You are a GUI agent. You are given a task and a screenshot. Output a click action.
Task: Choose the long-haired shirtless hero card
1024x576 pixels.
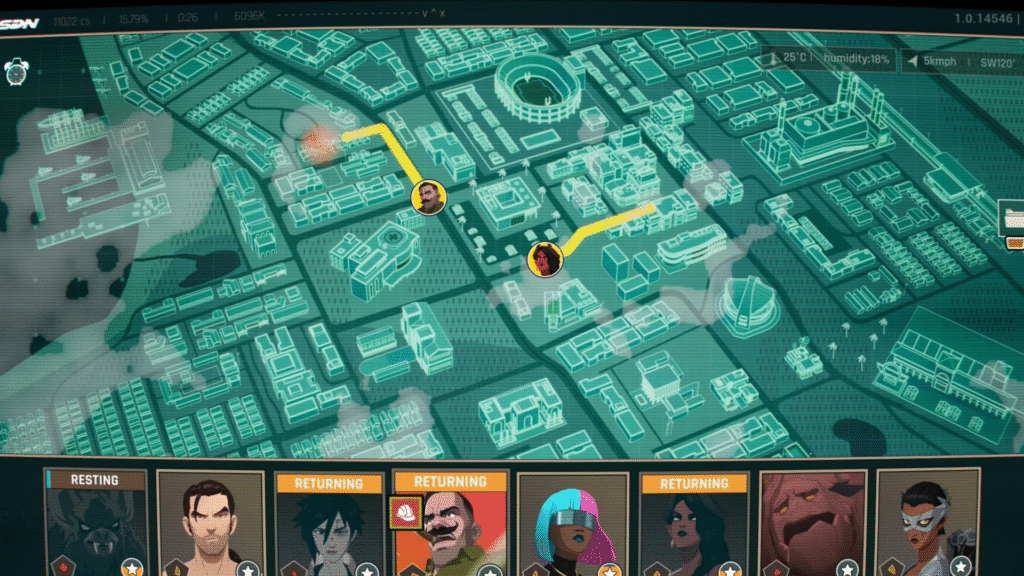[x=211, y=527]
